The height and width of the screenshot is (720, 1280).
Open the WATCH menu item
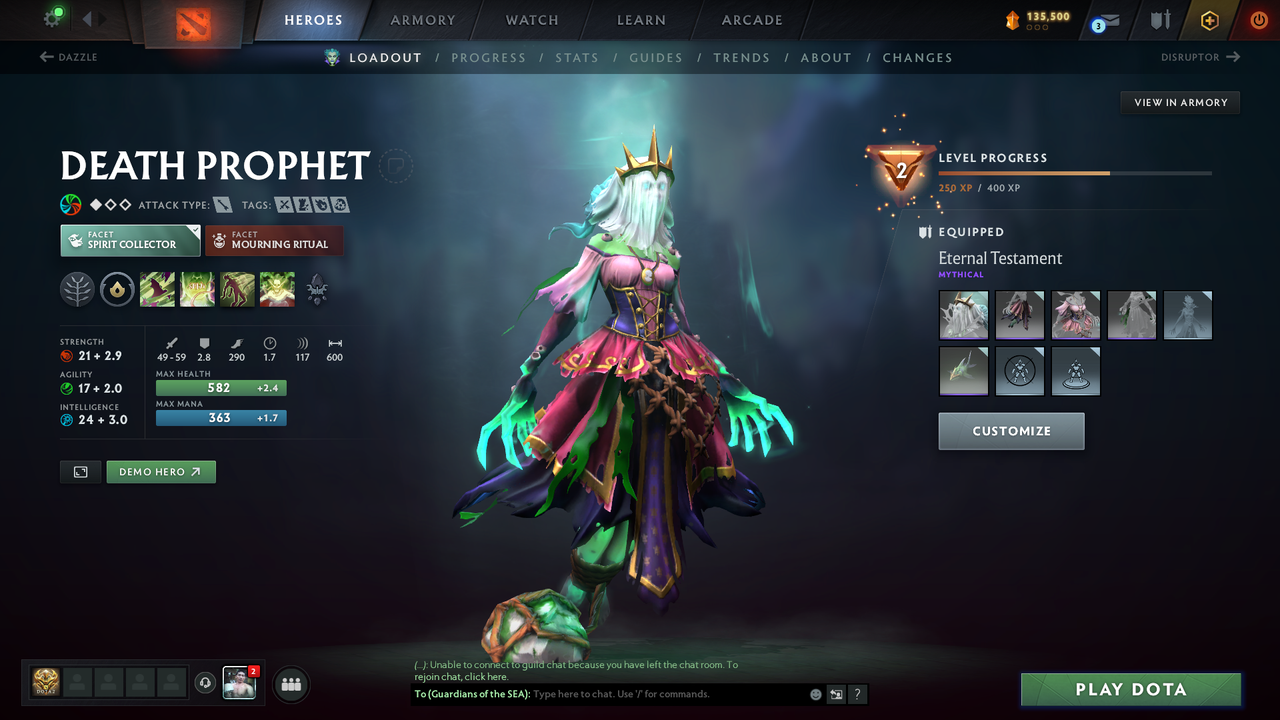531,20
